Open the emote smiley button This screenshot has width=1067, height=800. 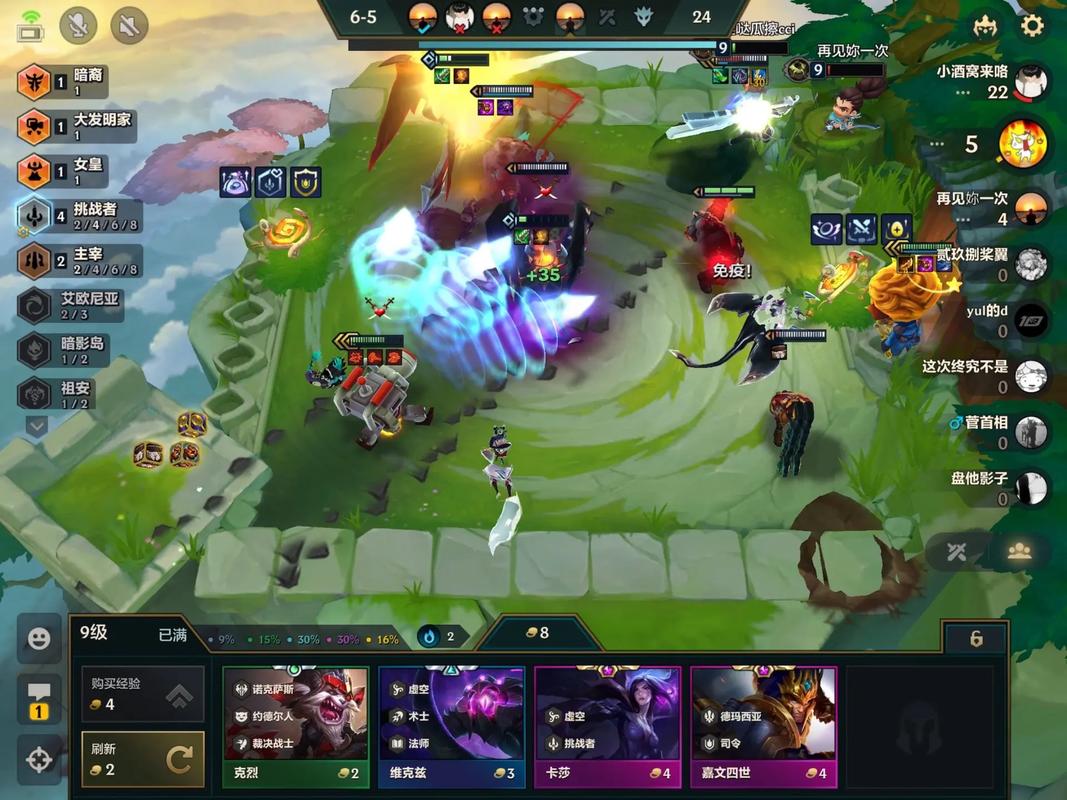coord(39,638)
